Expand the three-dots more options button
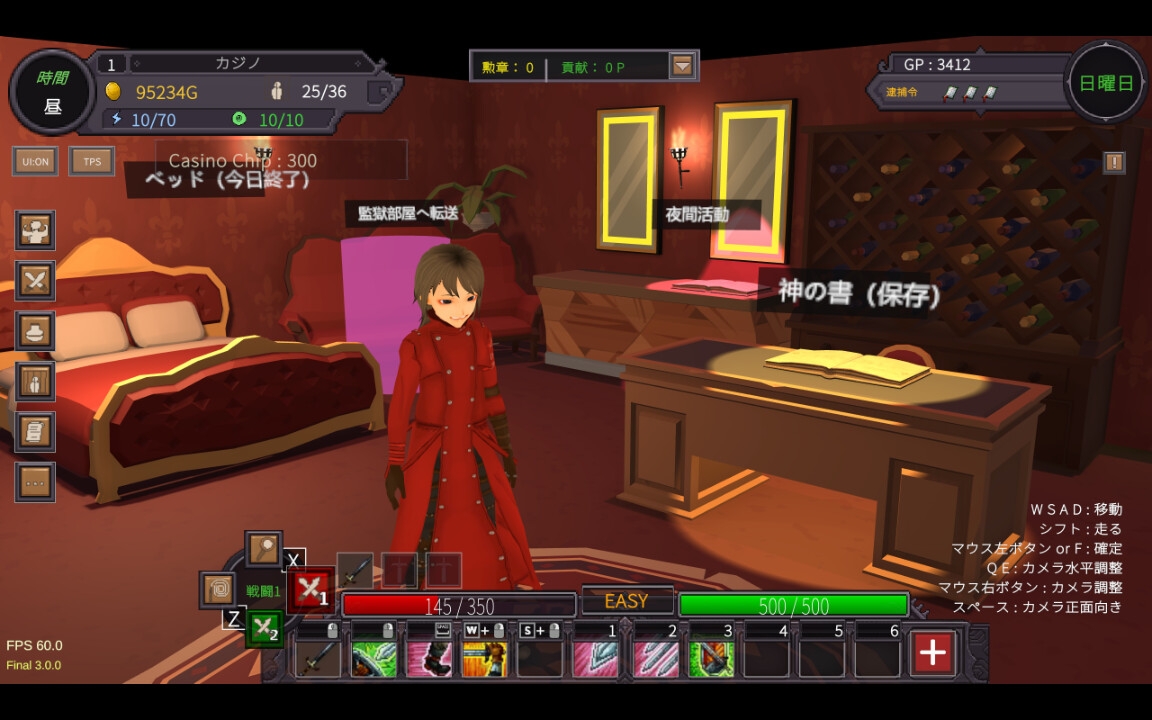 [x=36, y=482]
